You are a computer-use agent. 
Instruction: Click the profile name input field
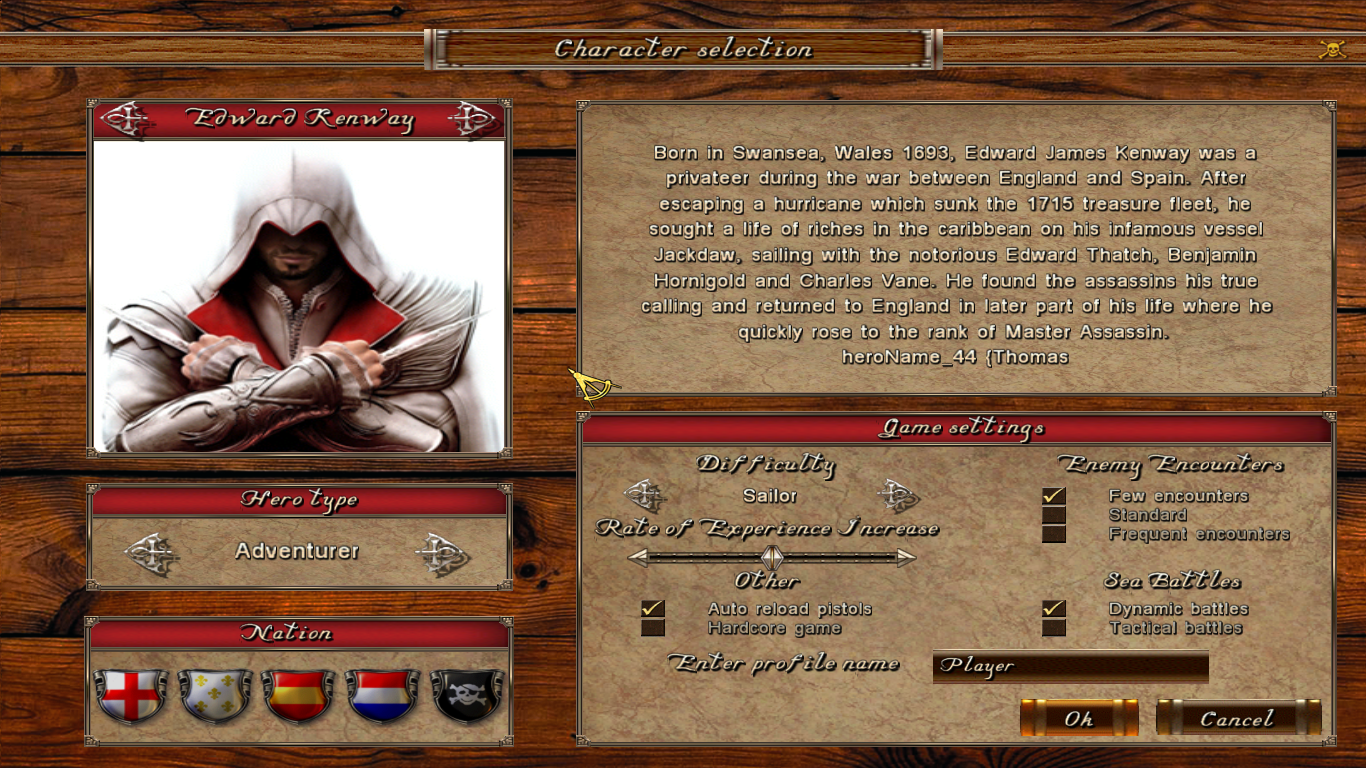tap(1070, 666)
